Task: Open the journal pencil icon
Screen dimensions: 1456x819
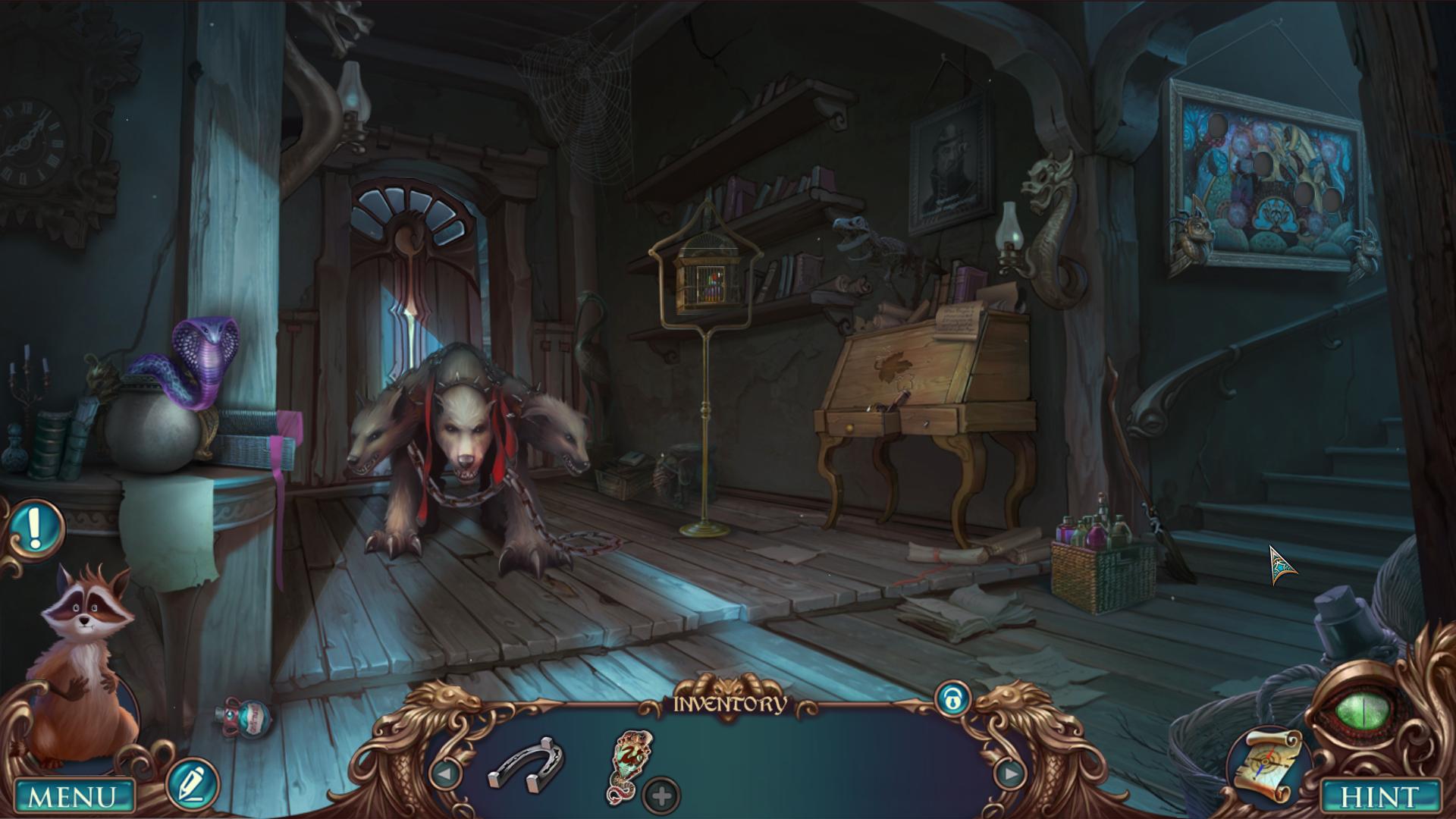Action: point(193,784)
